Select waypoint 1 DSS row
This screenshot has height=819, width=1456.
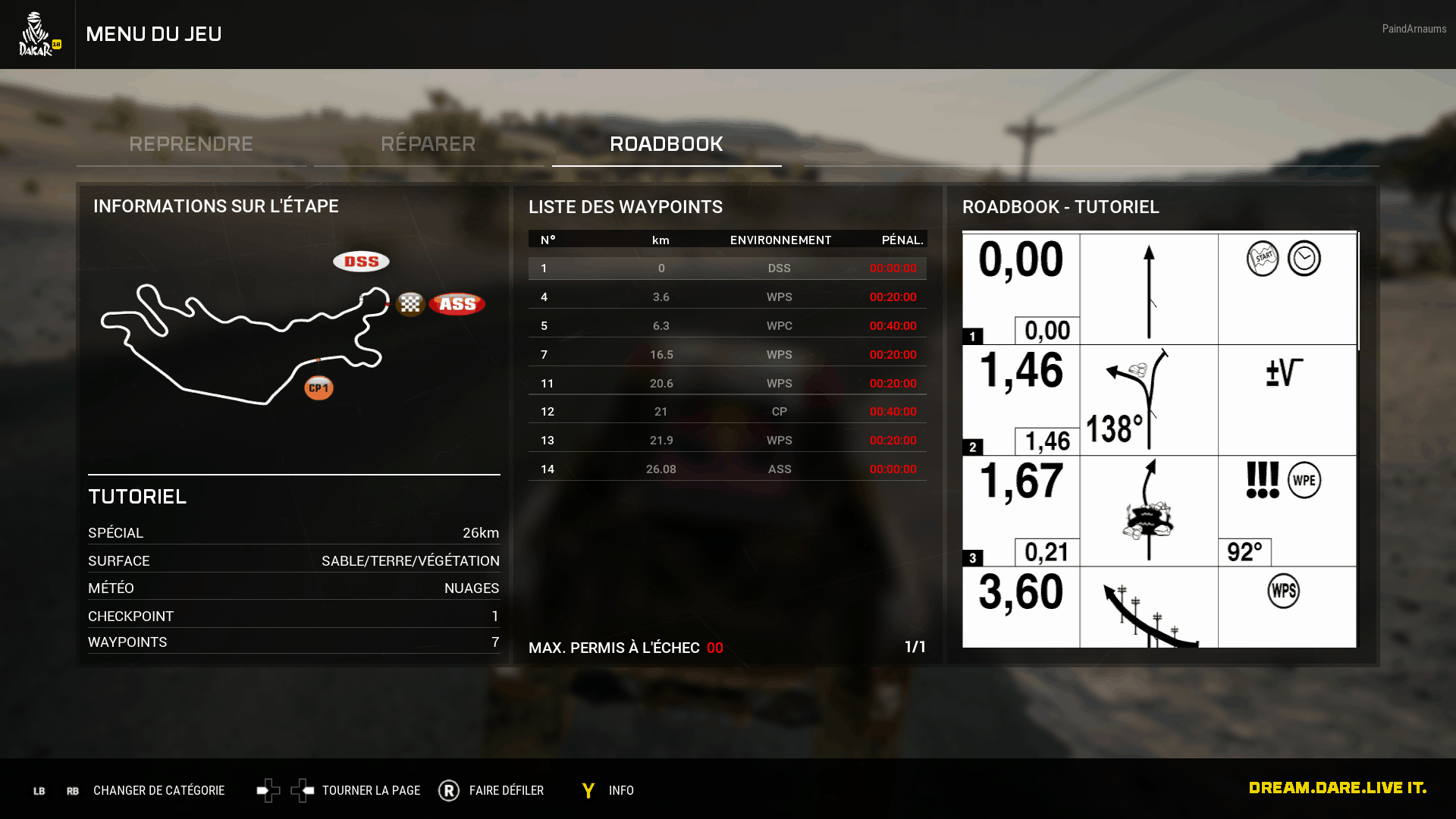pos(727,268)
